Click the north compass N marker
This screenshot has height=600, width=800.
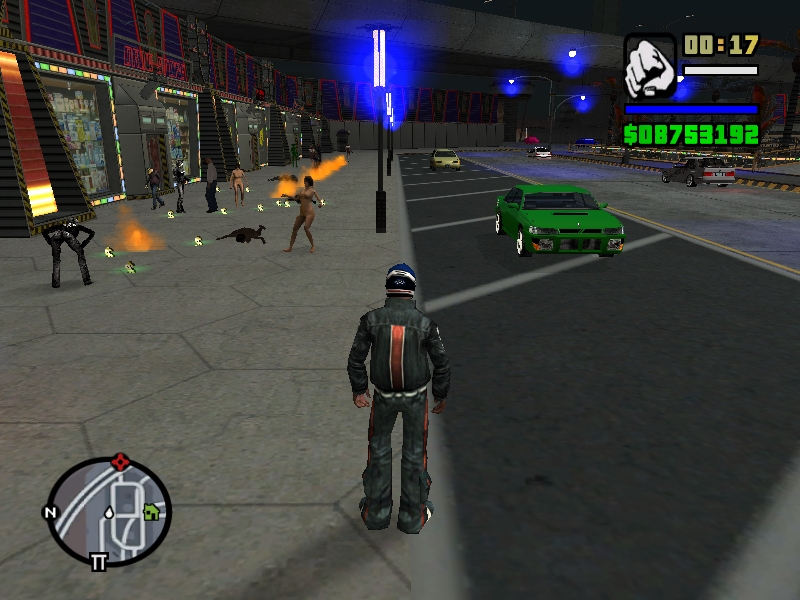pos(49,513)
